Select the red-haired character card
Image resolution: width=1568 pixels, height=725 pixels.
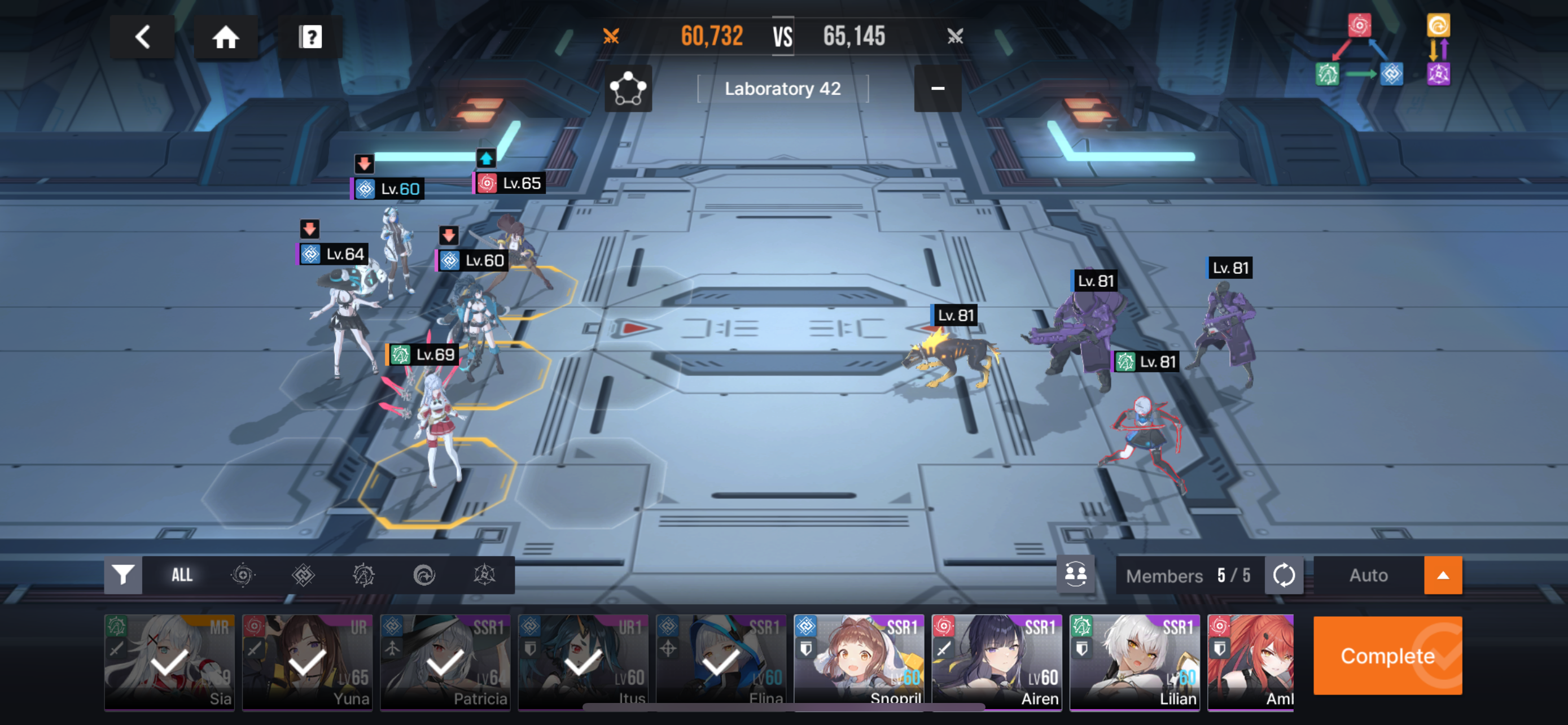point(1250,662)
